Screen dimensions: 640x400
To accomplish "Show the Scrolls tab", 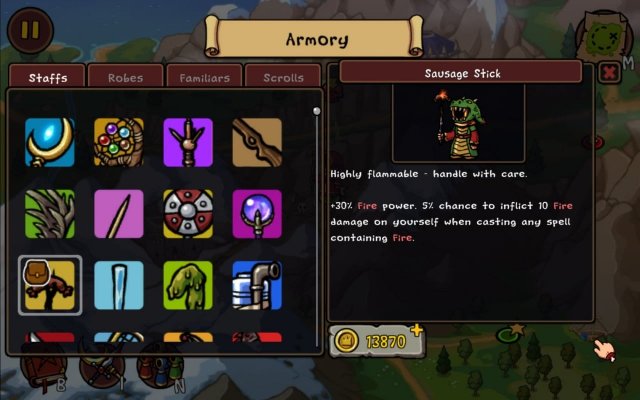I will click(x=283, y=77).
